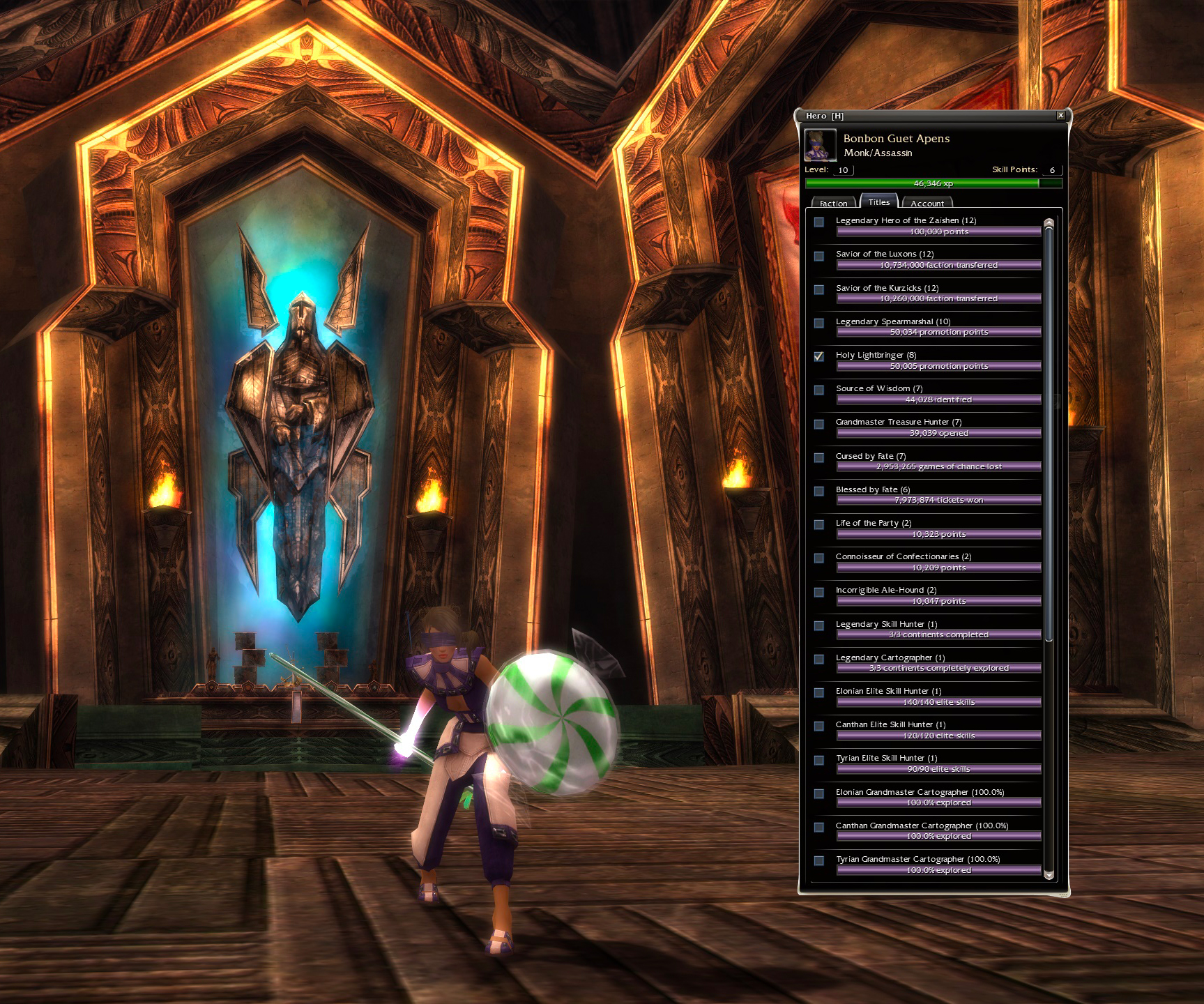Click the character portrait in Hero panel
Screen dimensions: 1204x1004
820,145
